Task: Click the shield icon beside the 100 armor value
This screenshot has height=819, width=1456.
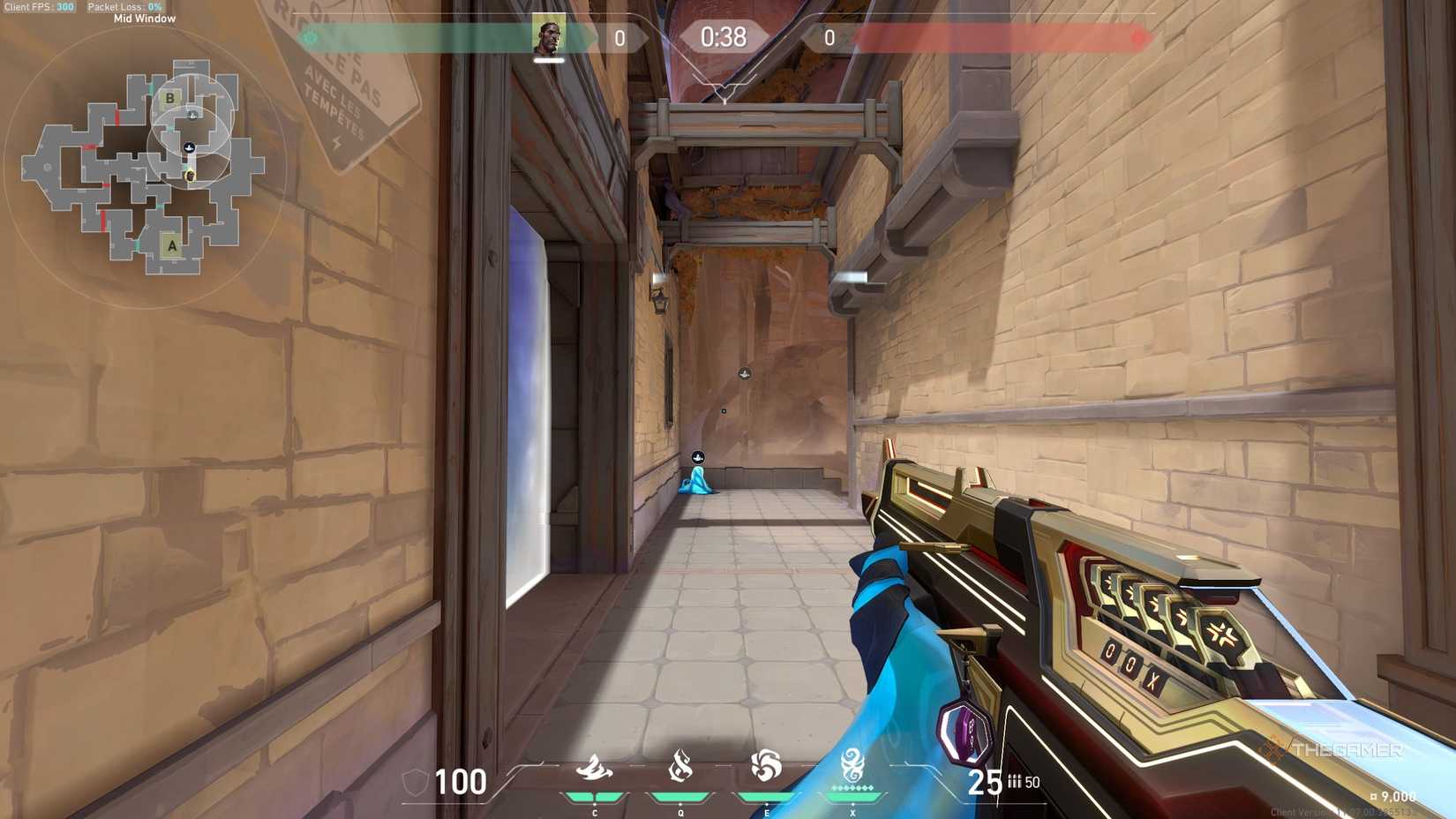Action: click(x=416, y=780)
